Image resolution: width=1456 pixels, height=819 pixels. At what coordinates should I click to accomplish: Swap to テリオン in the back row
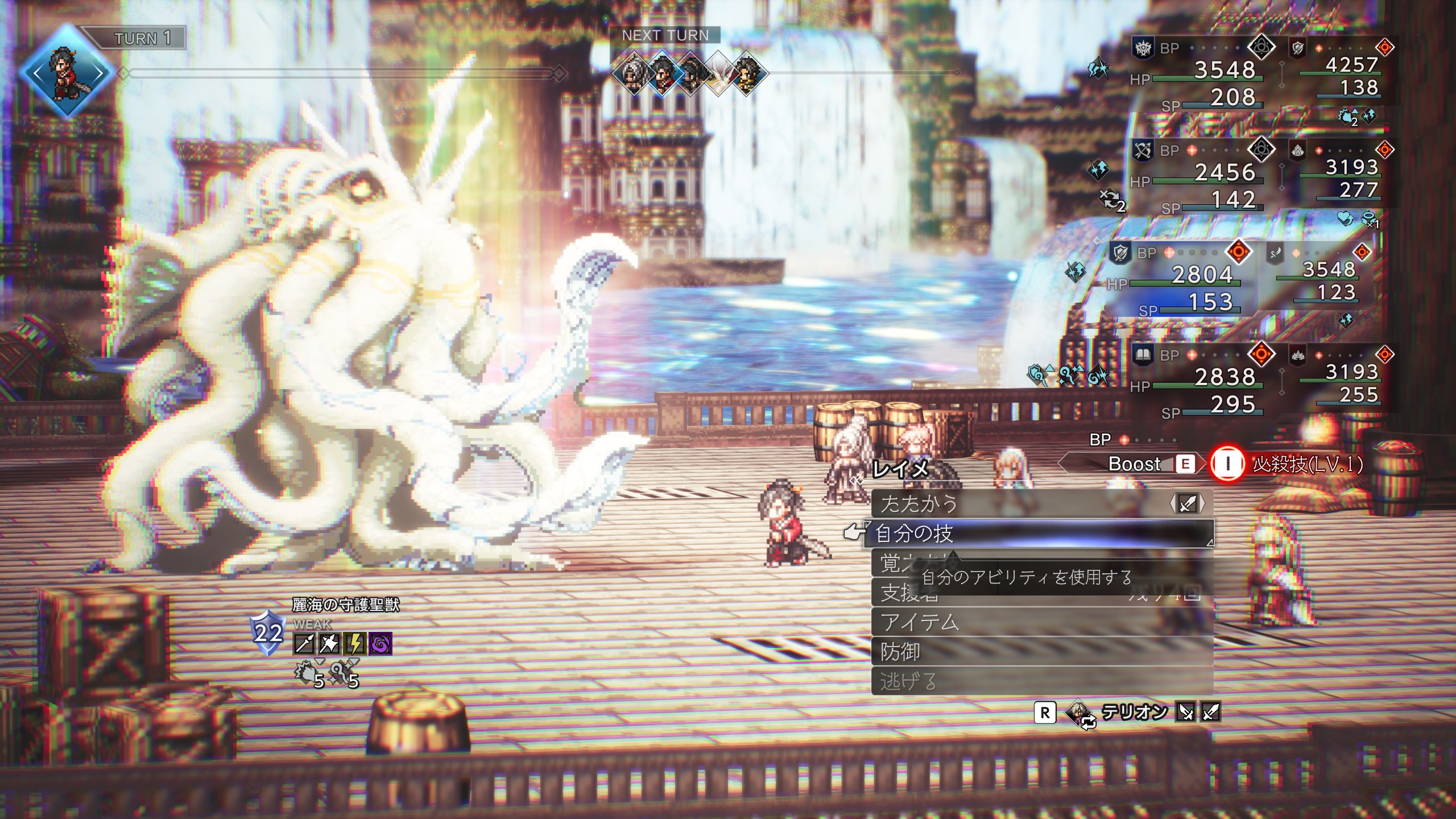(x=1133, y=712)
